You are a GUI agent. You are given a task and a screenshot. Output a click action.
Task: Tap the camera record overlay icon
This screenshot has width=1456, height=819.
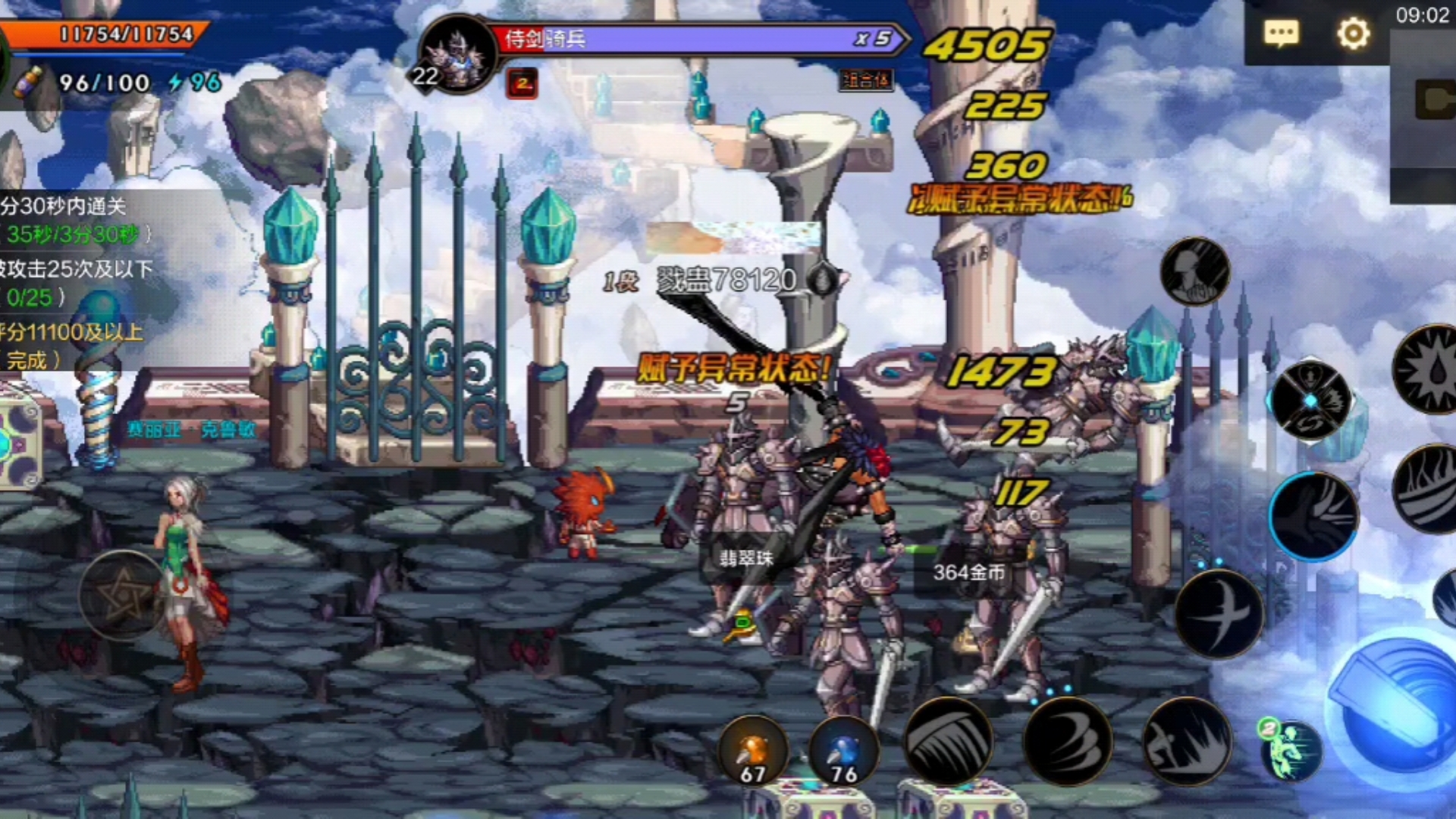(1433, 100)
